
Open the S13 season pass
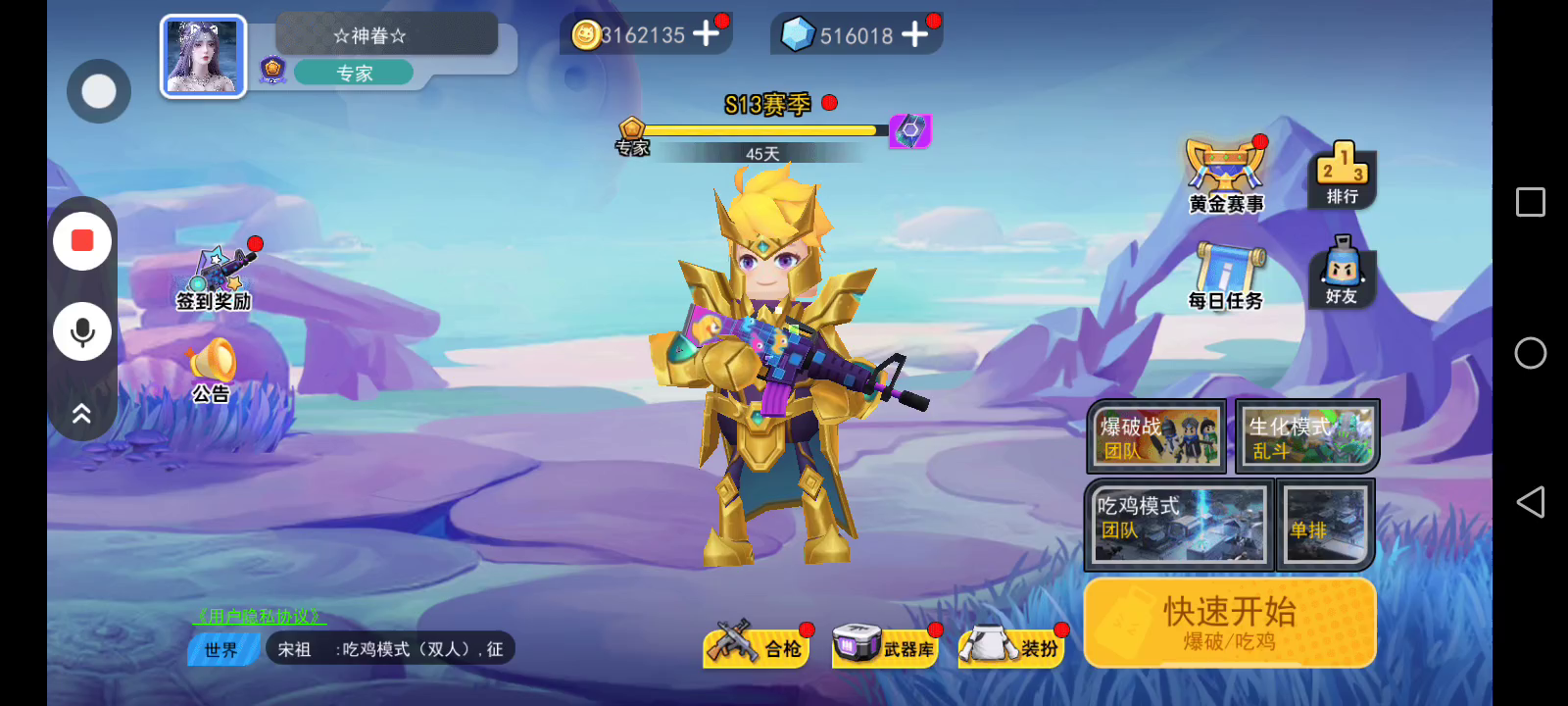[x=767, y=105]
